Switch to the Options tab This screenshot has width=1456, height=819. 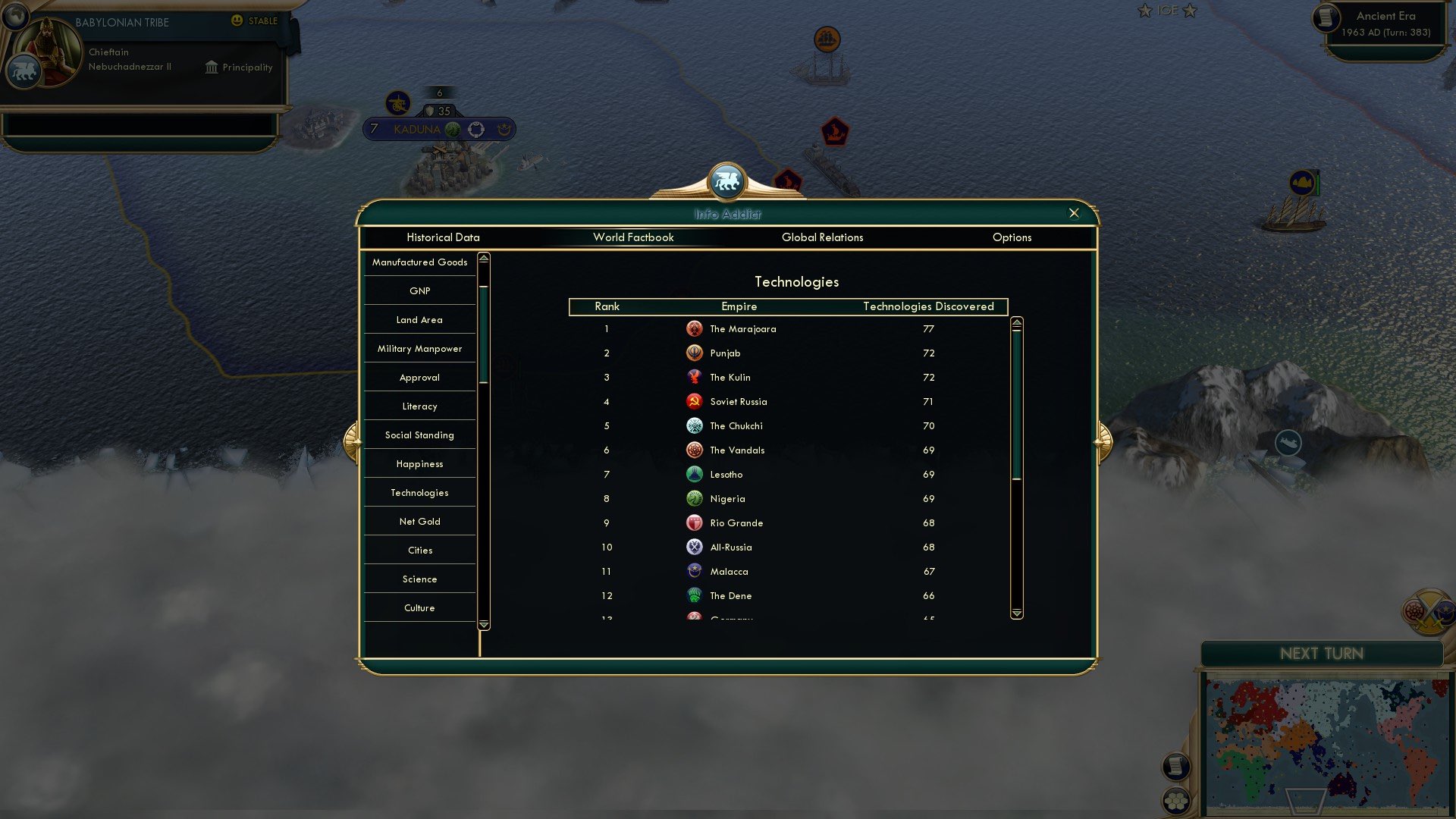[1012, 237]
